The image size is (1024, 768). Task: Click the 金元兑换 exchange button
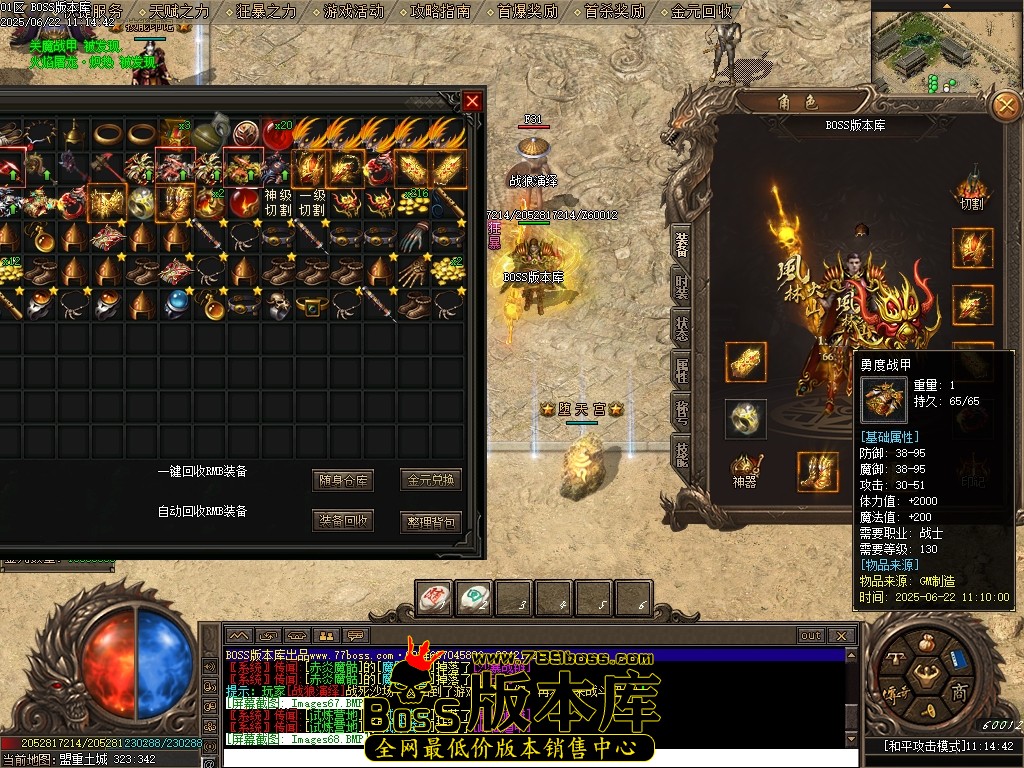(x=431, y=480)
